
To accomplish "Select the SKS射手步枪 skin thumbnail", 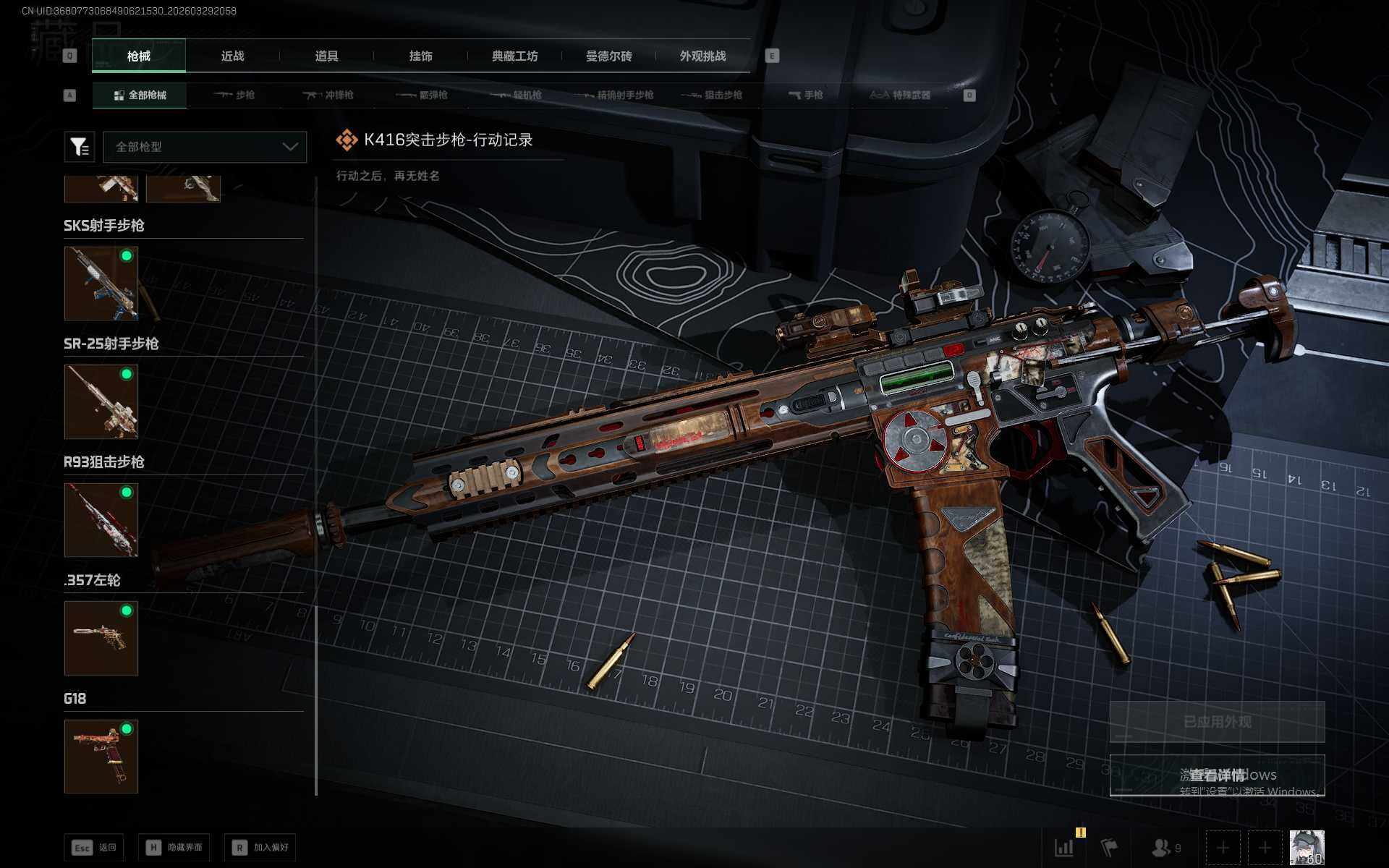I will tap(101, 283).
